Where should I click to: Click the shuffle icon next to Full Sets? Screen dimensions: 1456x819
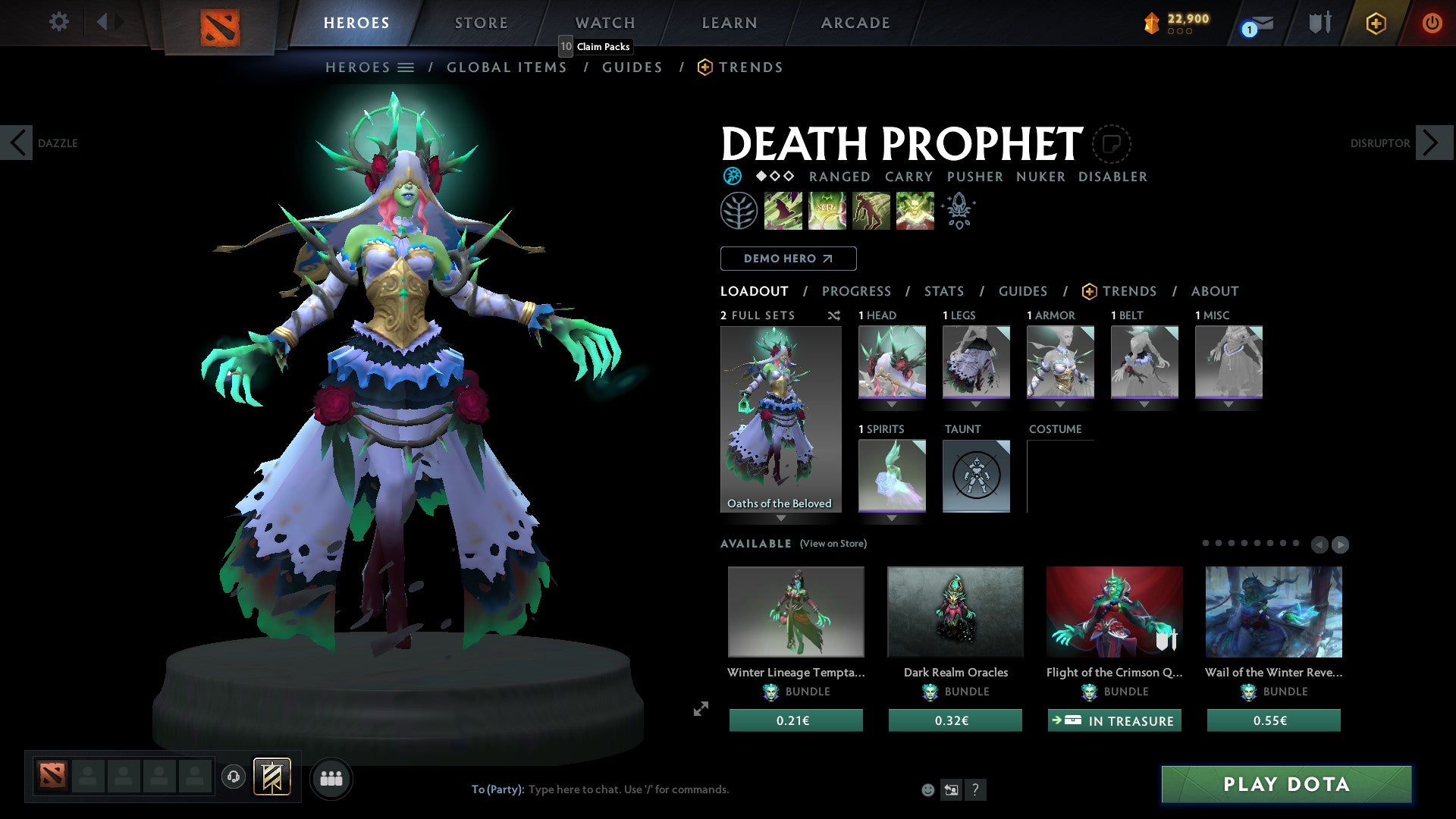click(x=833, y=316)
